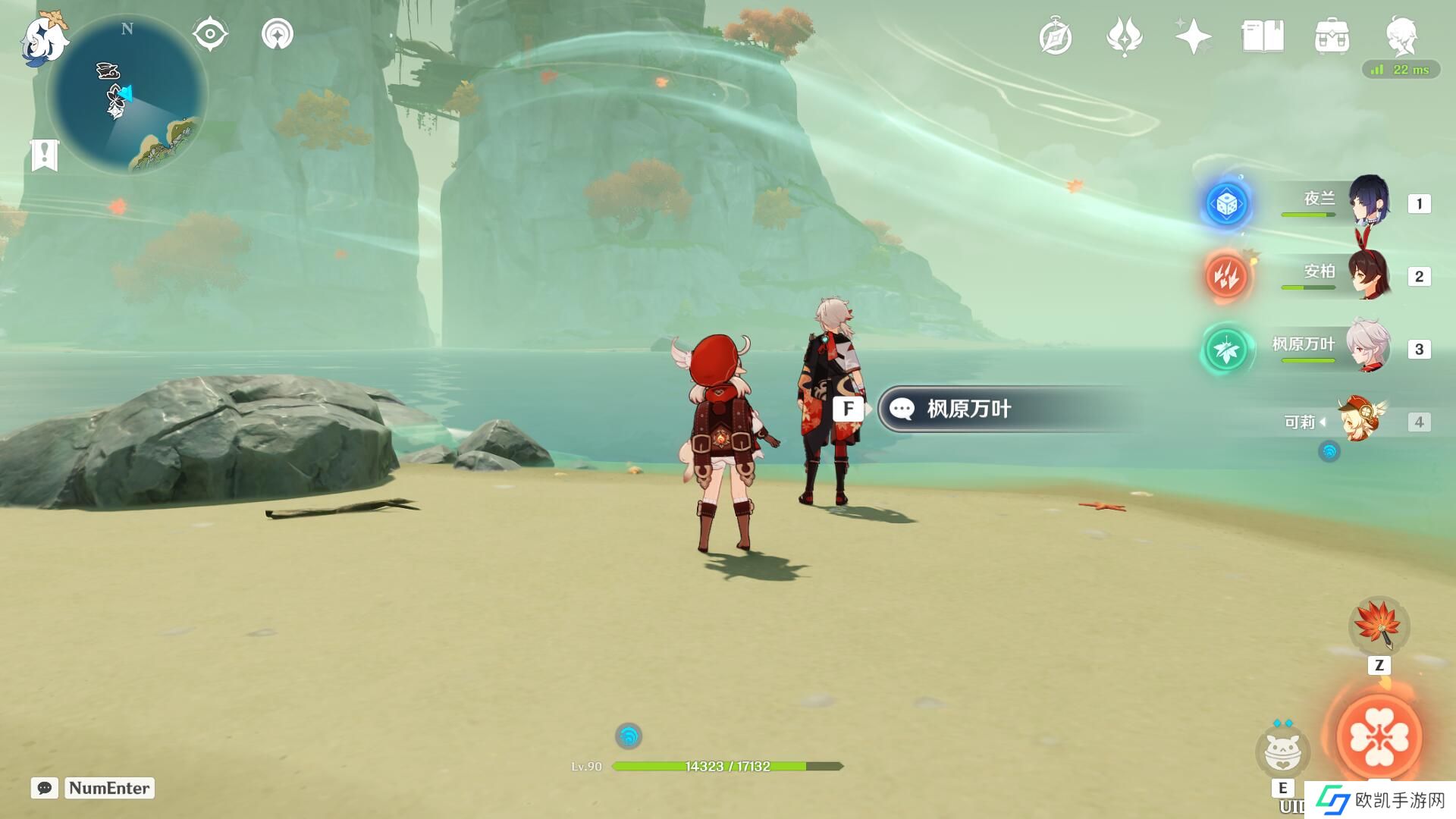The height and width of the screenshot is (819, 1456).
Task: Activate 夜兰's blue dice elemental burst
Action: 1226,203
